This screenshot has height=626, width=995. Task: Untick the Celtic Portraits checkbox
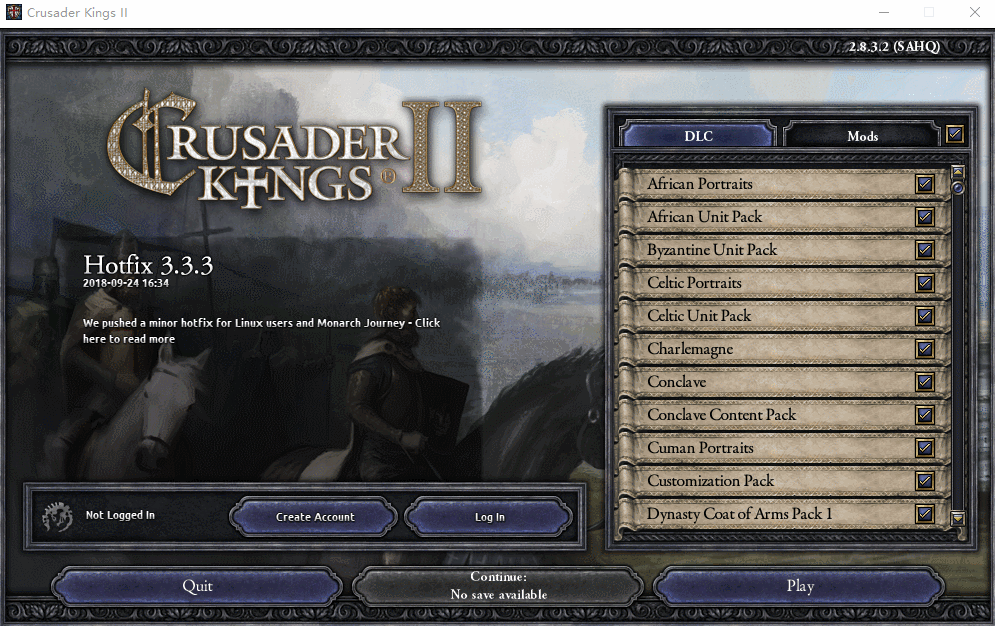pos(925,283)
